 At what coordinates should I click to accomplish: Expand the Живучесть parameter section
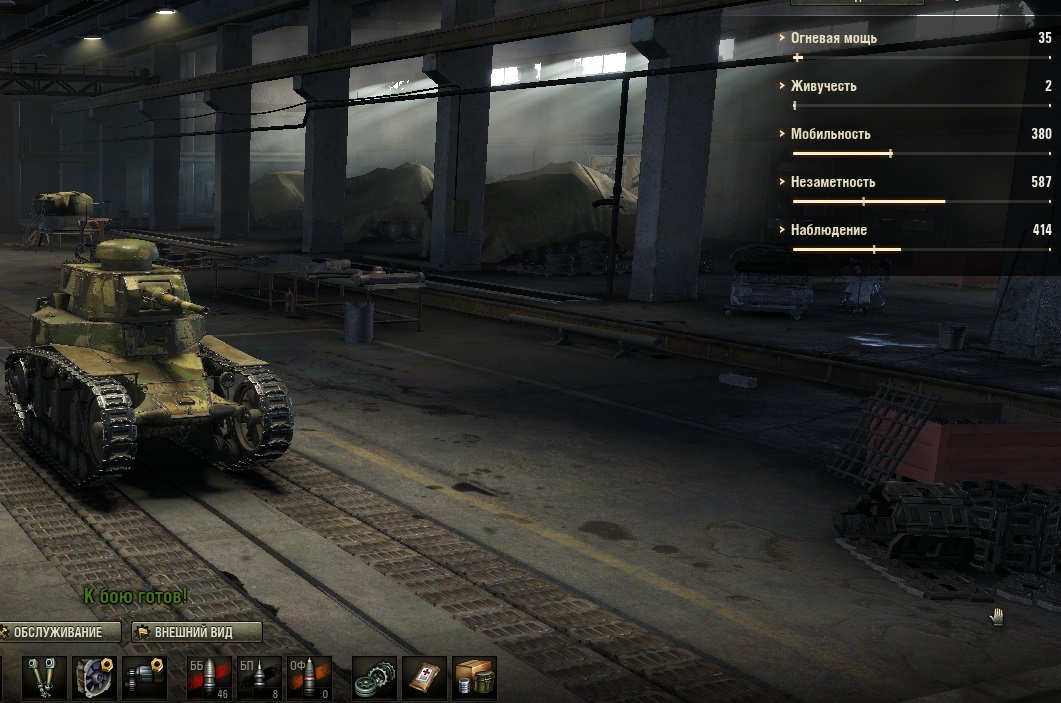(823, 86)
